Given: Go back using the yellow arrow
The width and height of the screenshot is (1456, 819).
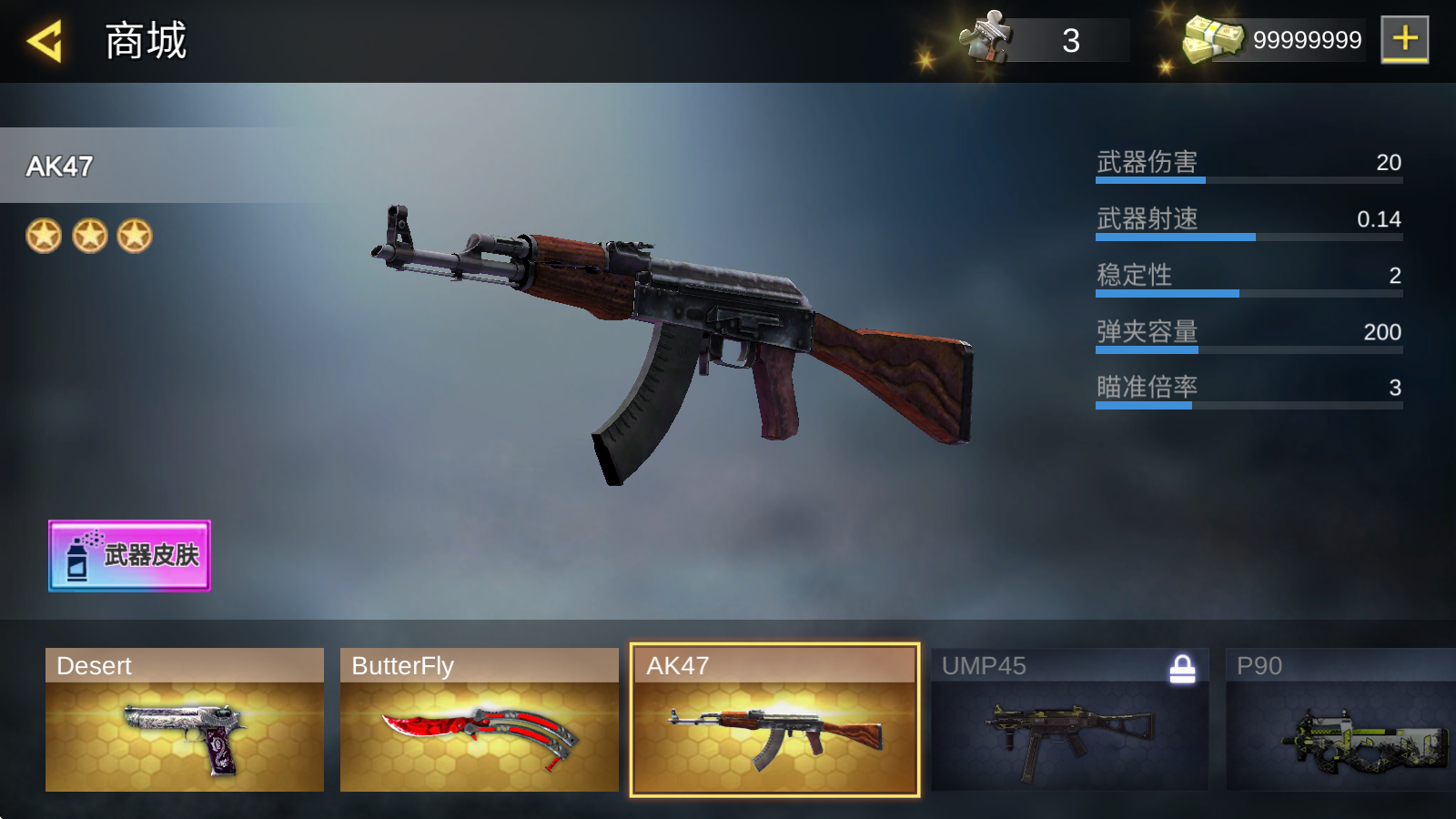Looking at the screenshot, I should pos(44,41).
